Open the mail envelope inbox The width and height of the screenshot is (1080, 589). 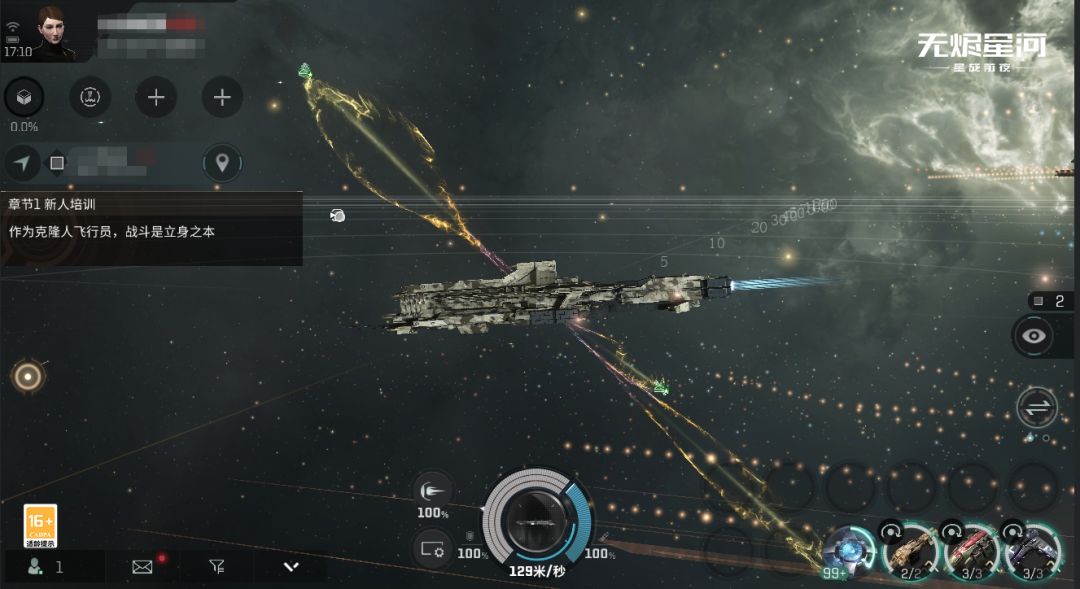143,567
